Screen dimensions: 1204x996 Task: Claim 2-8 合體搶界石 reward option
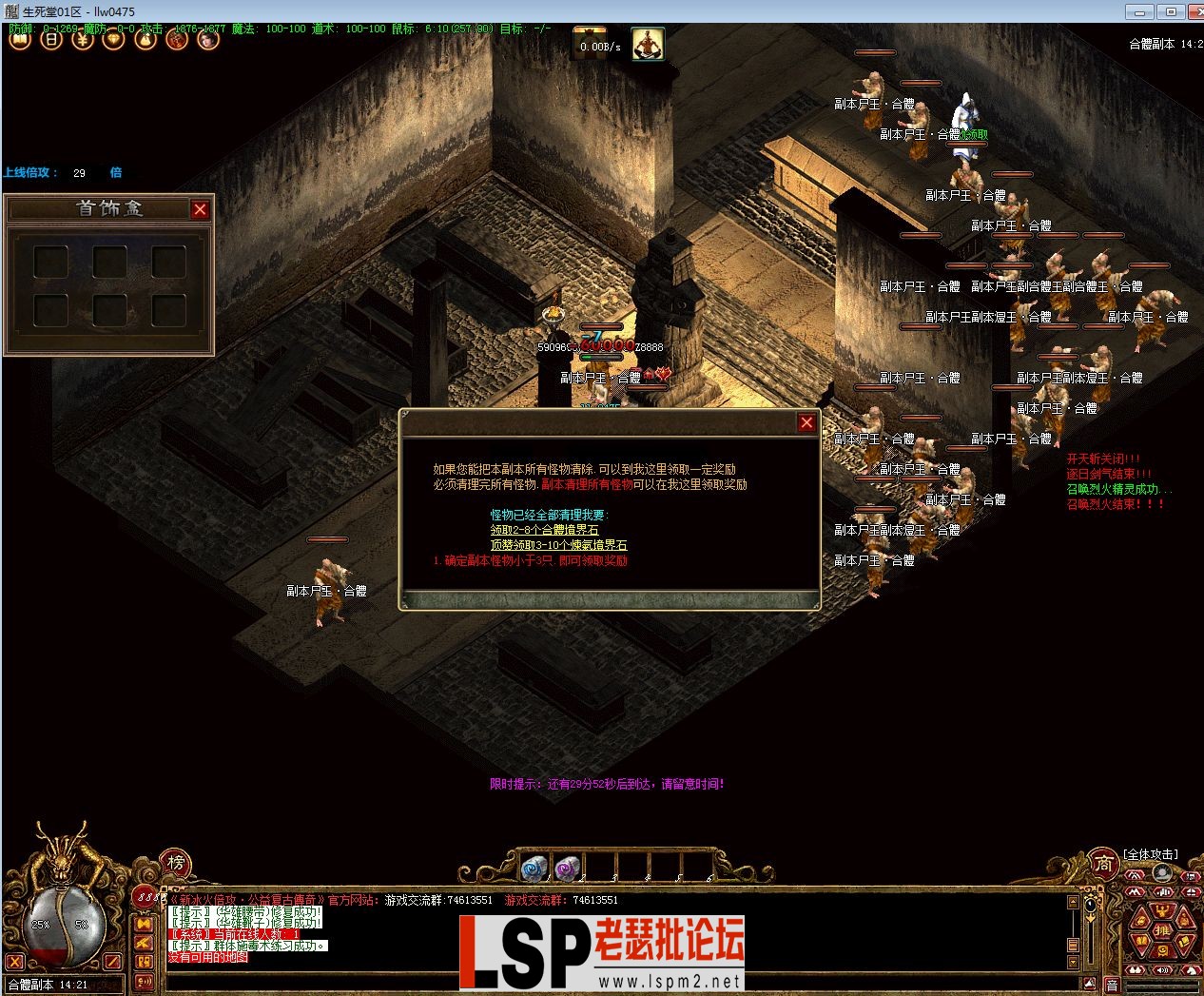point(544,530)
